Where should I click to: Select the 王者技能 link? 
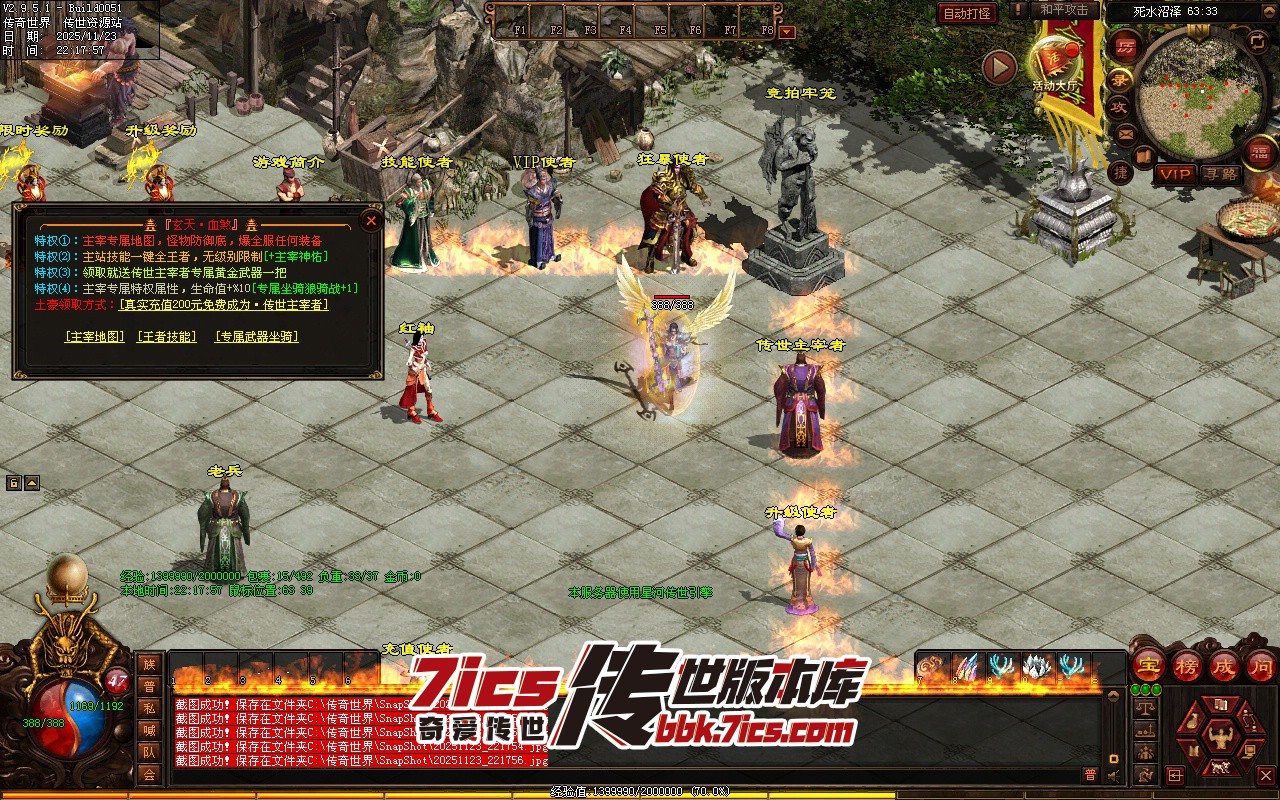[x=167, y=337]
